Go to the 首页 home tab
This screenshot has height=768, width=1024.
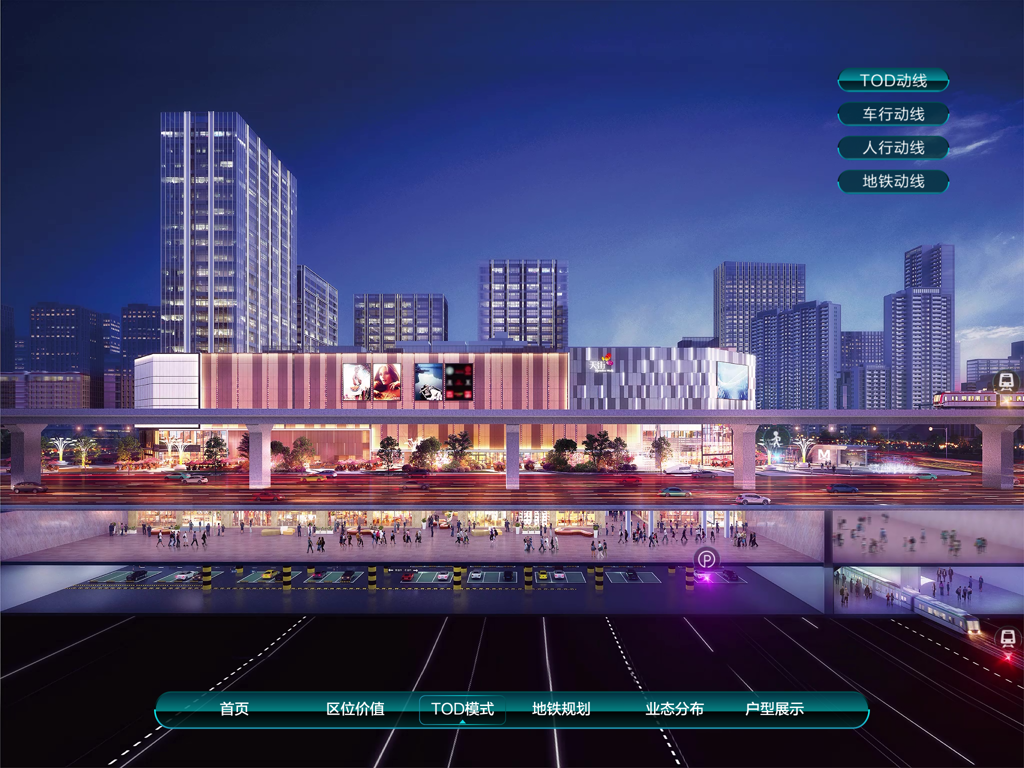[x=234, y=709]
